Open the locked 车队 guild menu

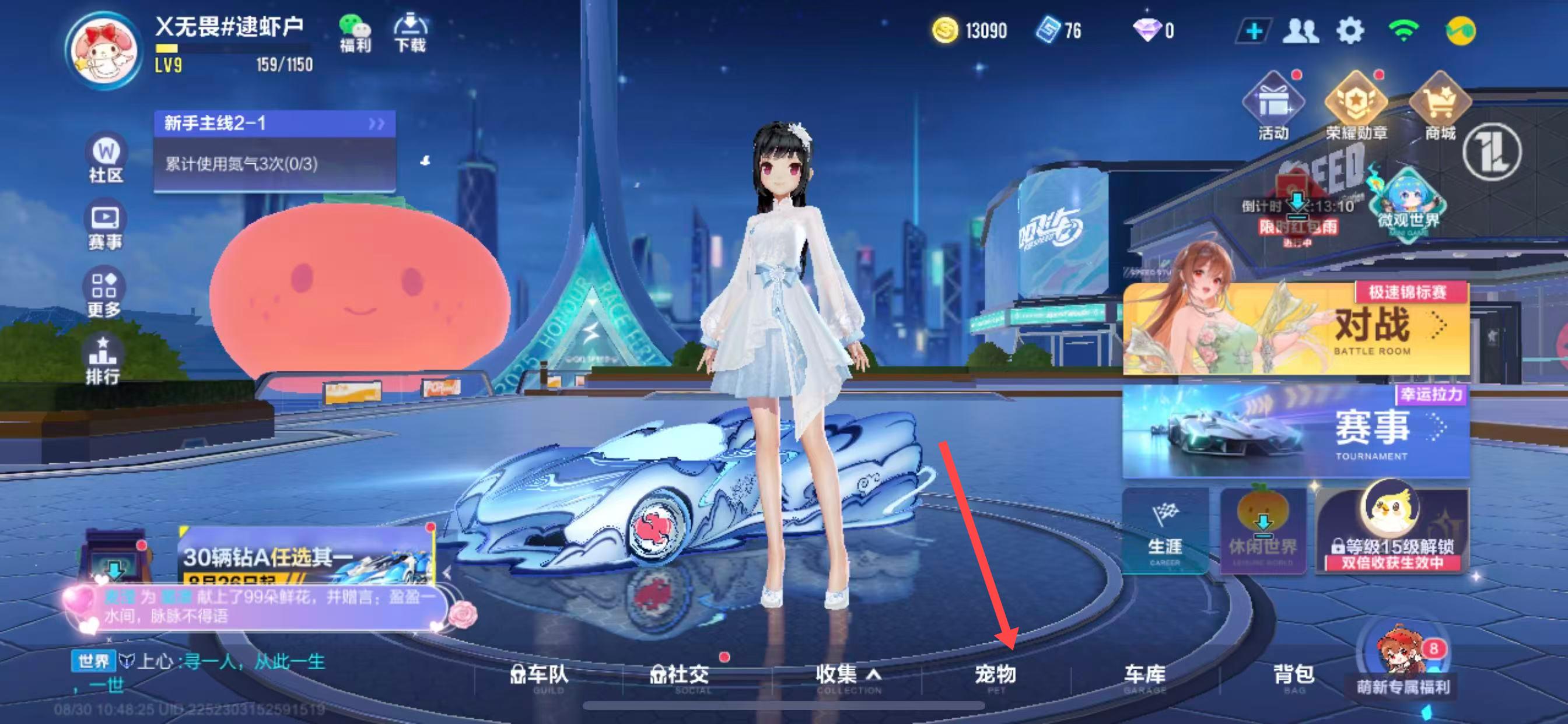pos(540,676)
